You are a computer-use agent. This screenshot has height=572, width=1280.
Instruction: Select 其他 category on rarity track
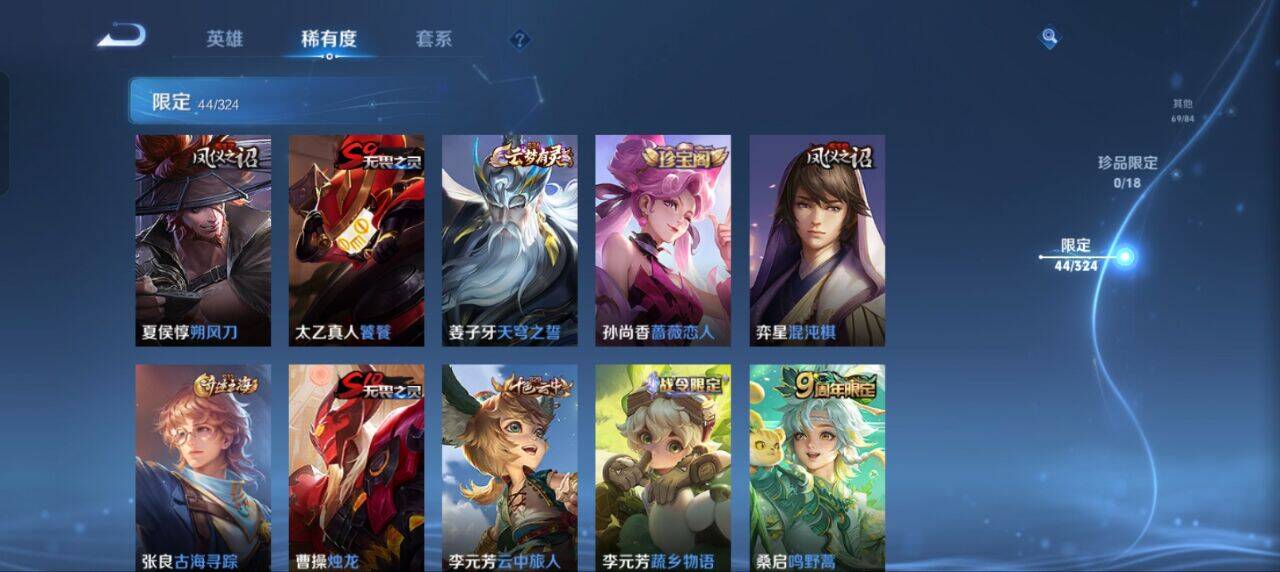[x=1183, y=110]
